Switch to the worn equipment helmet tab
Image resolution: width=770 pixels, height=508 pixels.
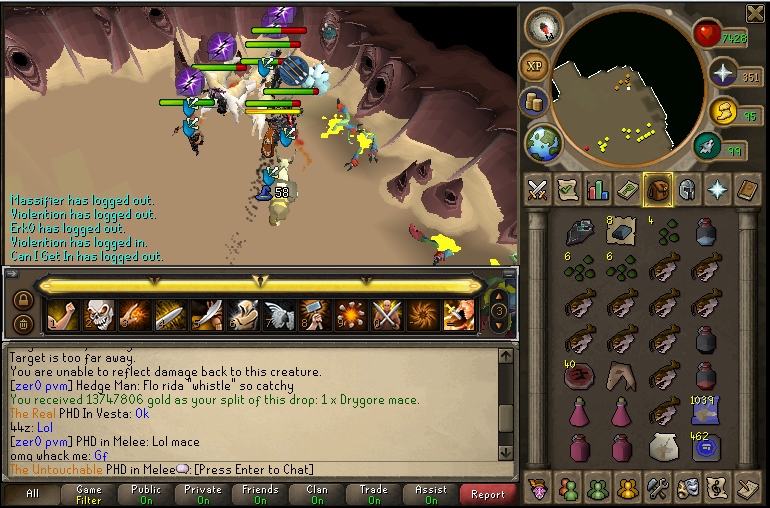687,188
